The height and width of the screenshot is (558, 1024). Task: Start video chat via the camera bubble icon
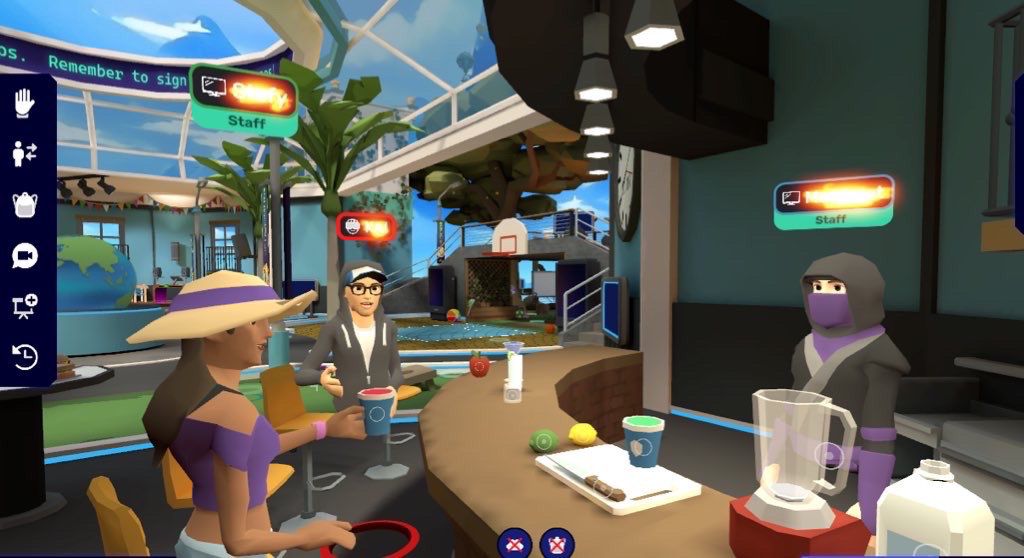click(24, 256)
